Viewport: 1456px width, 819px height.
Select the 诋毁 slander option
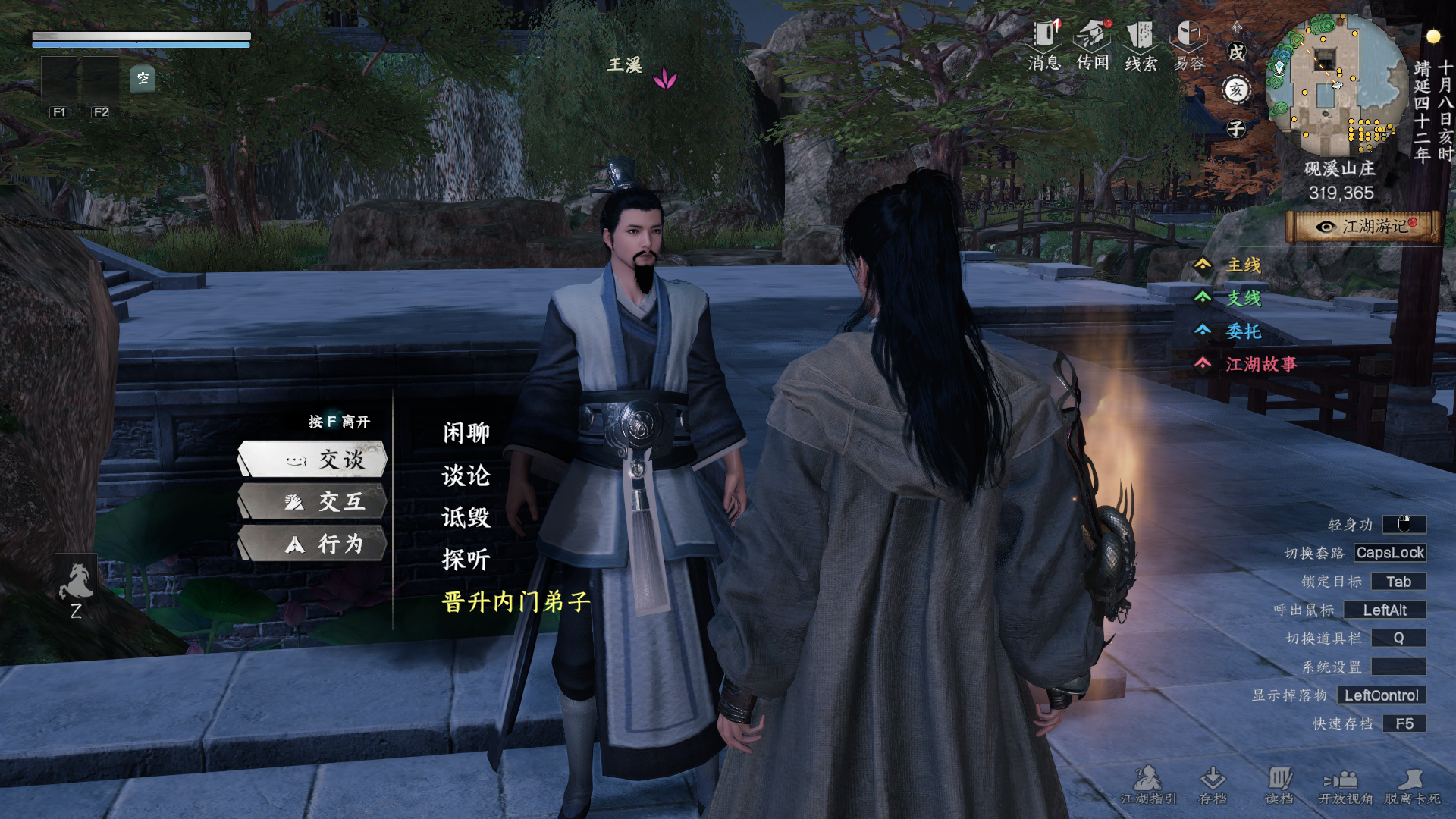click(x=466, y=518)
